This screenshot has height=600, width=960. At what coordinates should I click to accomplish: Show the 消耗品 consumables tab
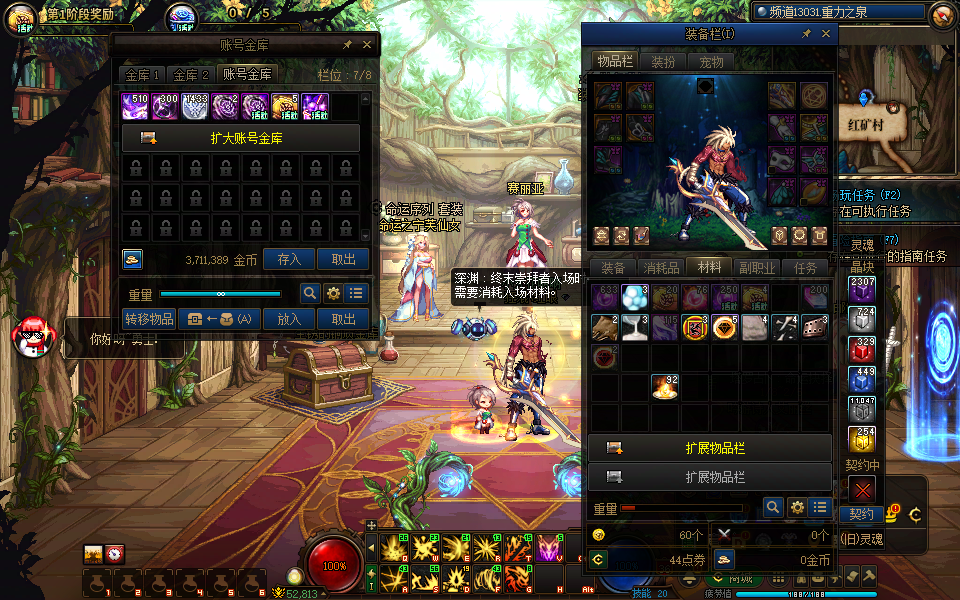tap(660, 268)
